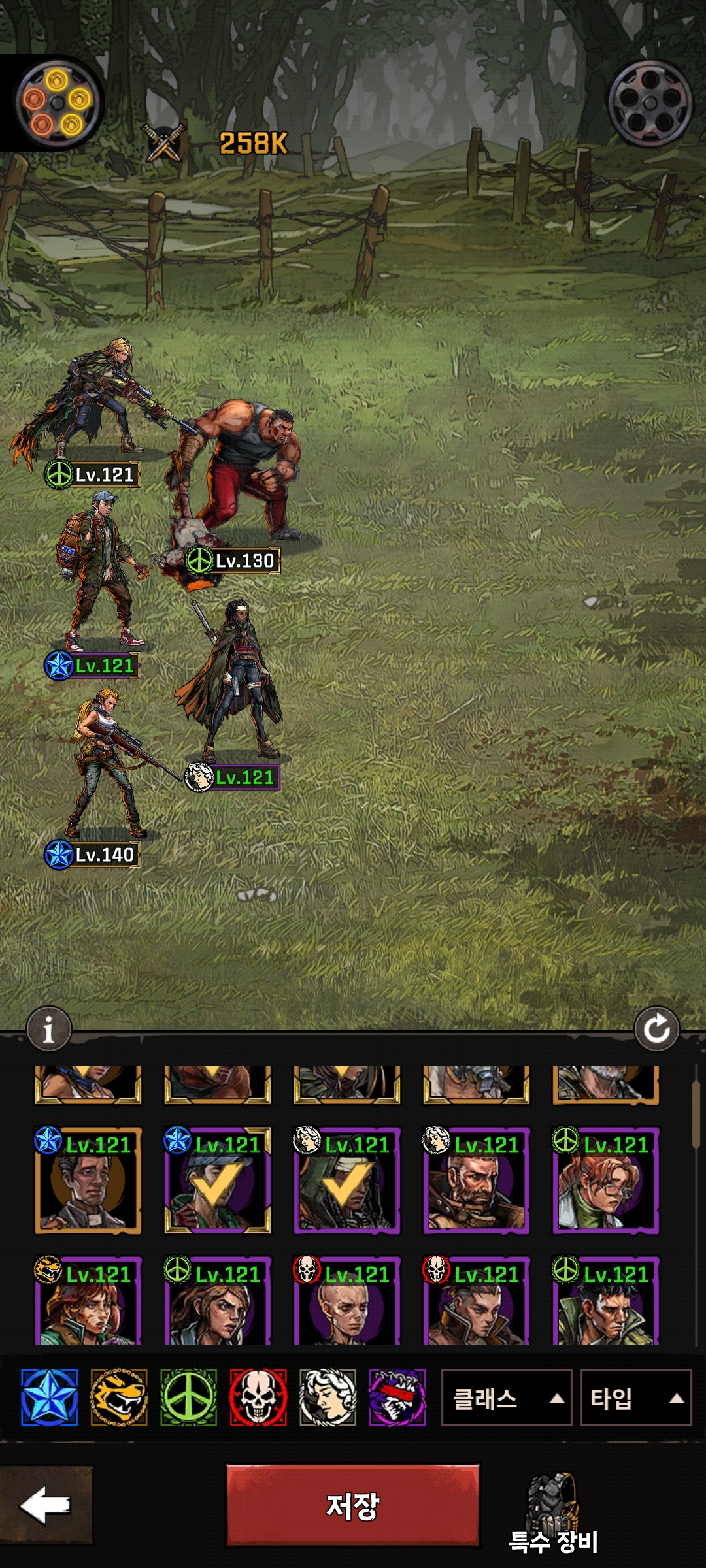Filter heroes by the green peace faction
Image resolution: width=706 pixels, height=1568 pixels.
click(x=189, y=1397)
